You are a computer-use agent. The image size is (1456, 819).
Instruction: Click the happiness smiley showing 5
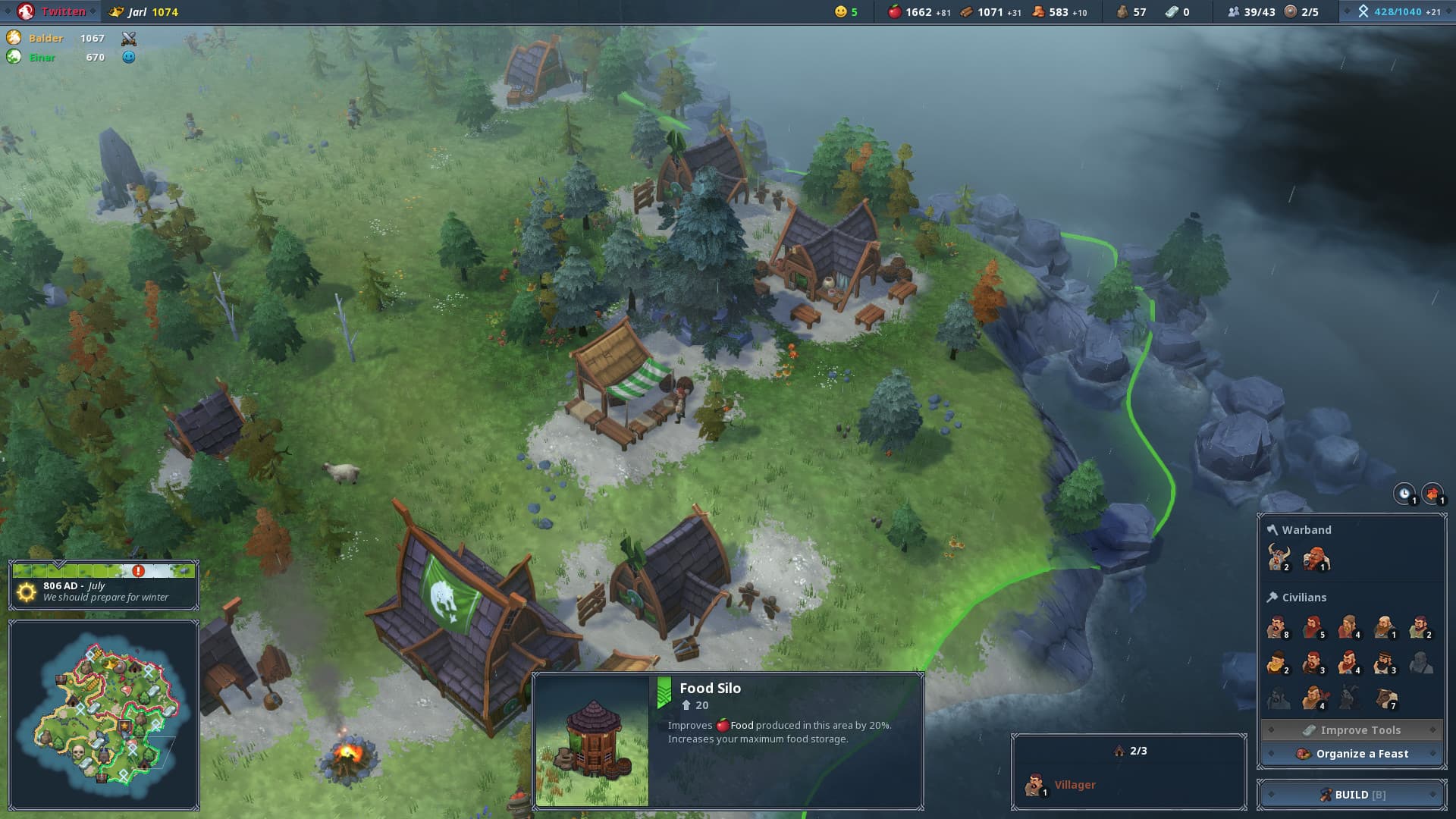coord(840,12)
